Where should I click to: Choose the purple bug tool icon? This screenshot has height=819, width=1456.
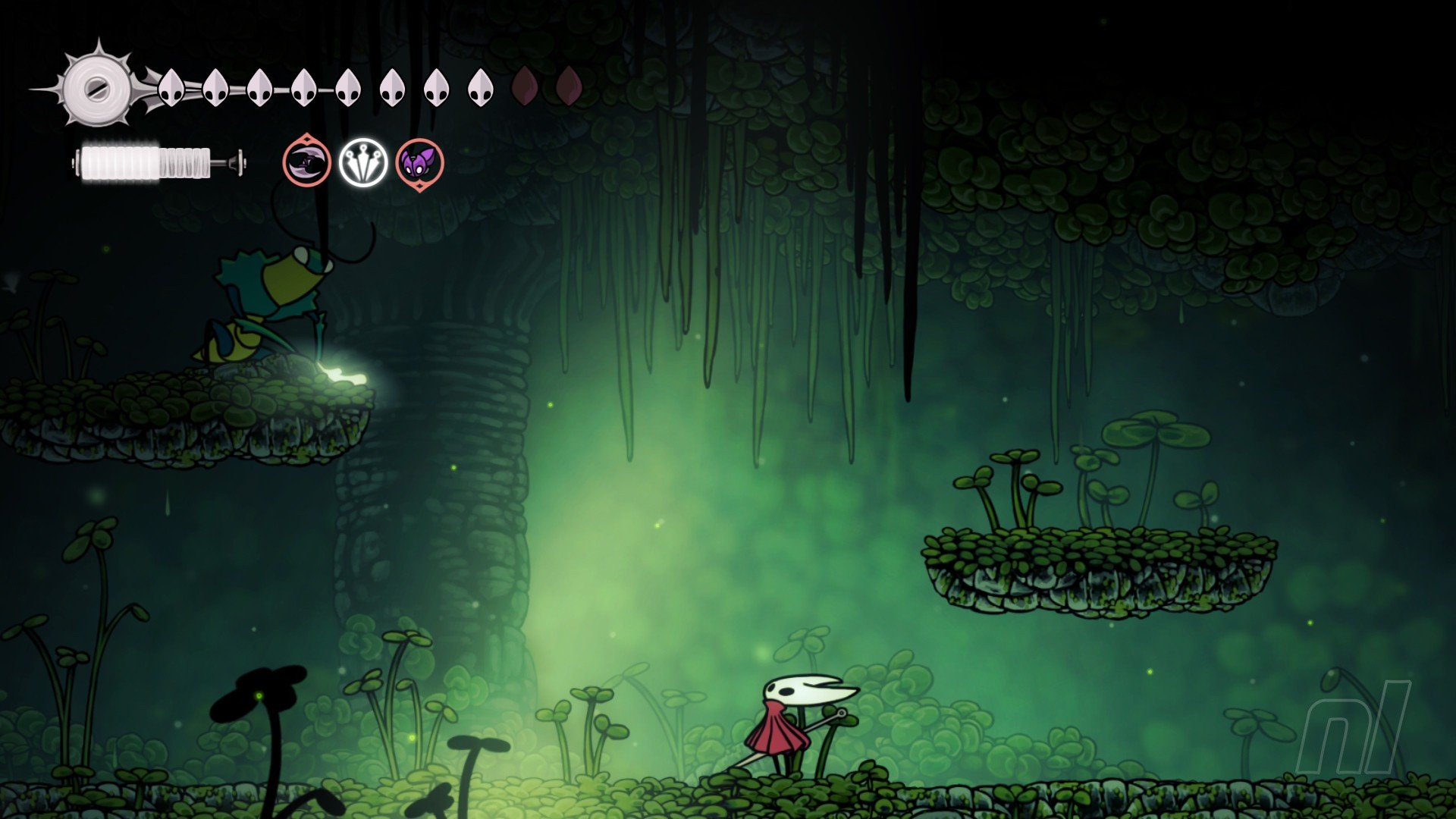click(x=419, y=163)
